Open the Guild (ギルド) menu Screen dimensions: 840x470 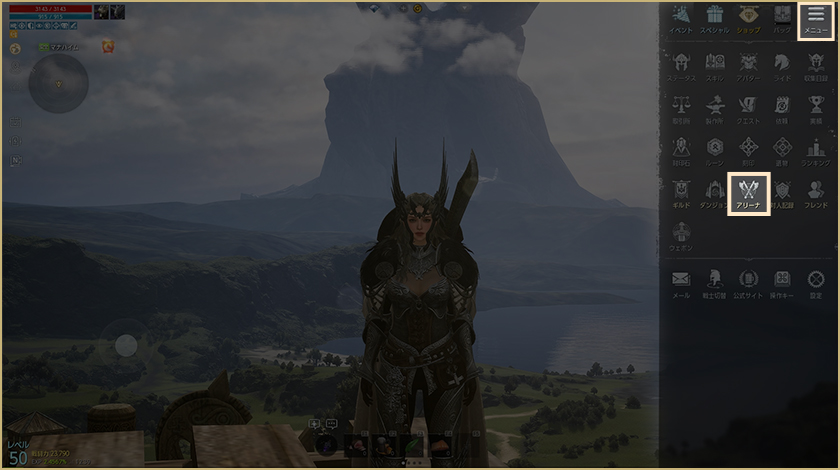point(681,191)
